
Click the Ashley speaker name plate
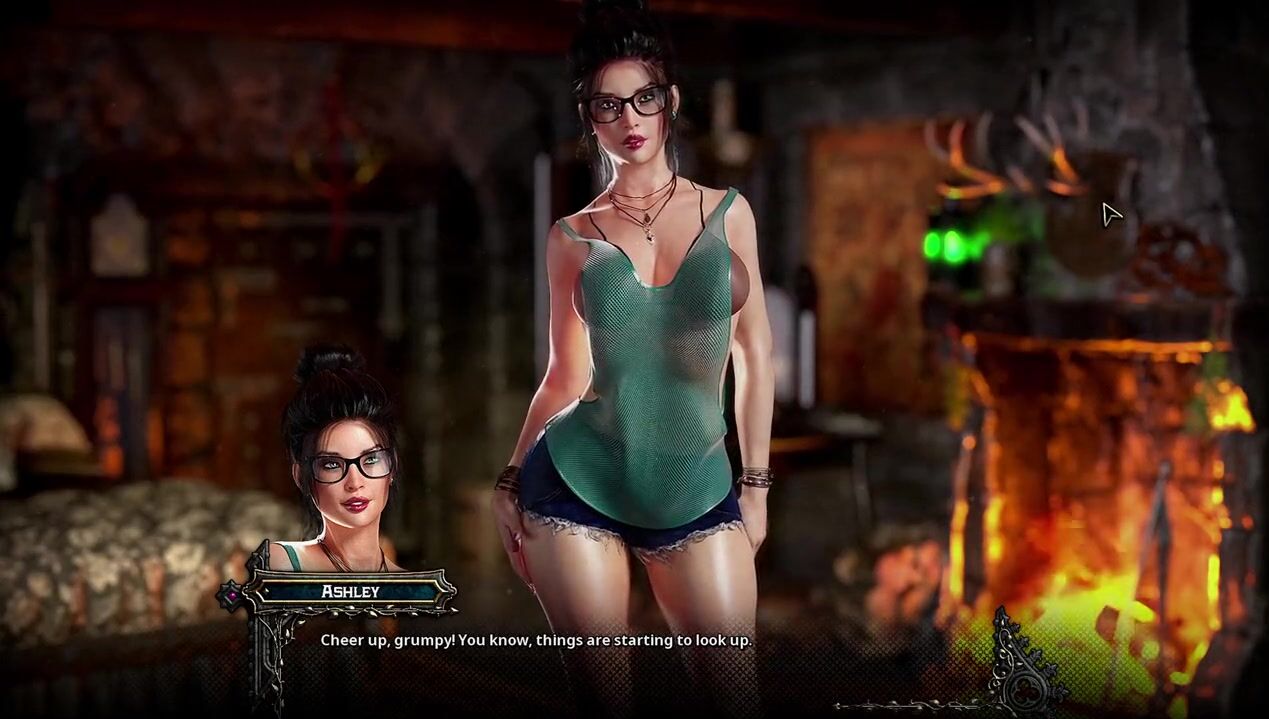coord(350,591)
